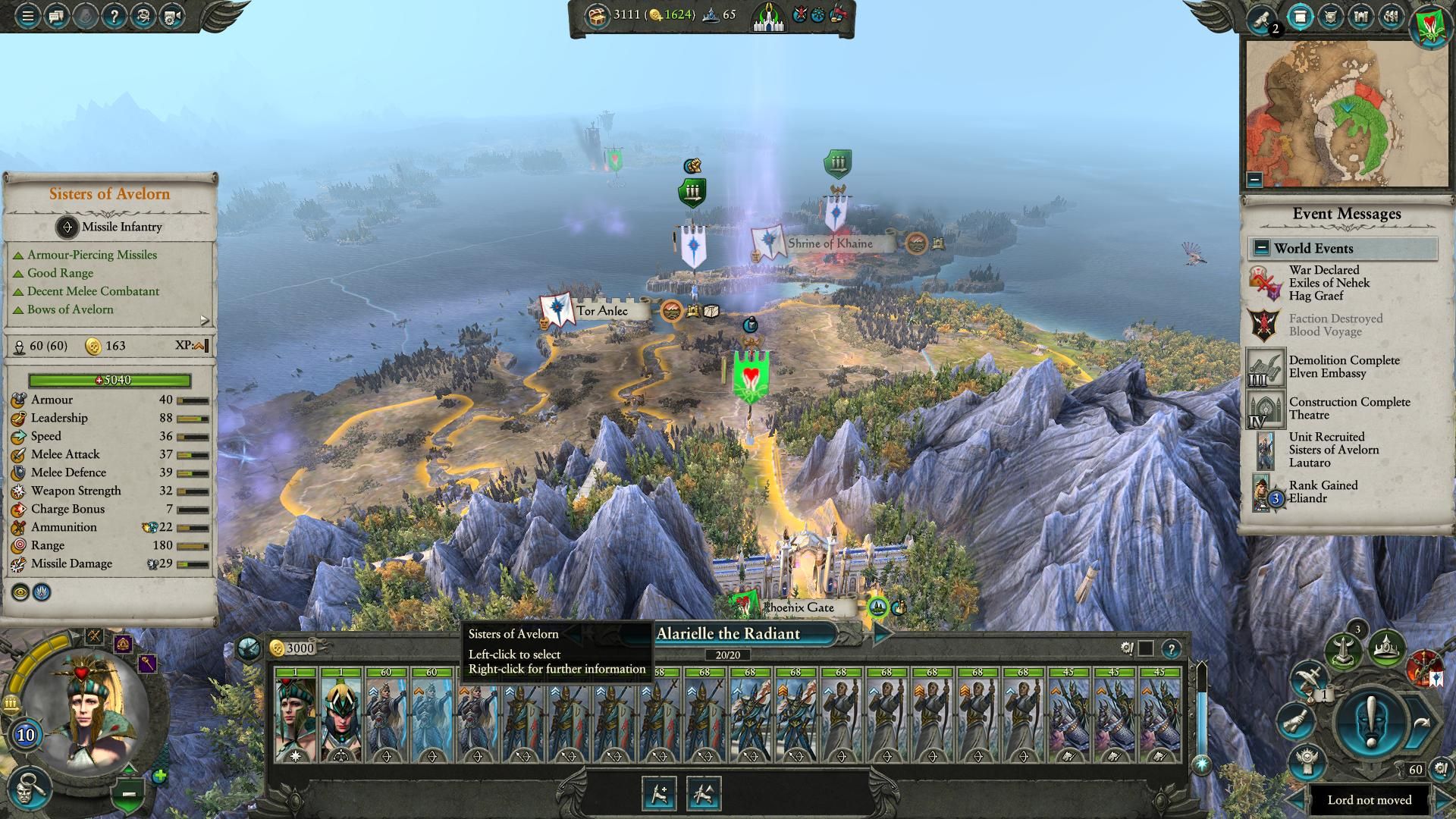Click the campaign minimap
This screenshot has height=819, width=1456.
pos(1346,114)
